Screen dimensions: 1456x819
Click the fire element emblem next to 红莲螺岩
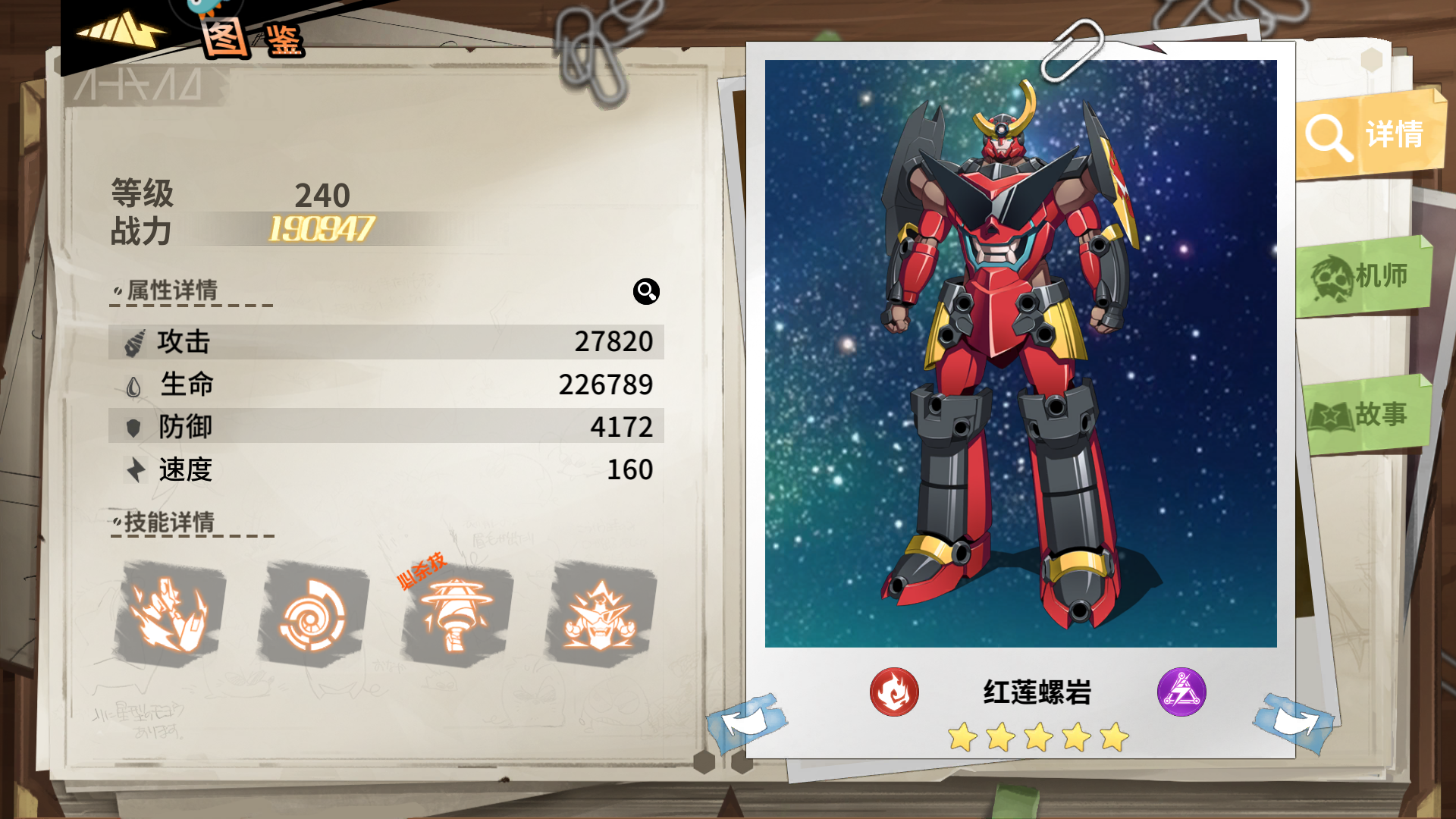(895, 691)
